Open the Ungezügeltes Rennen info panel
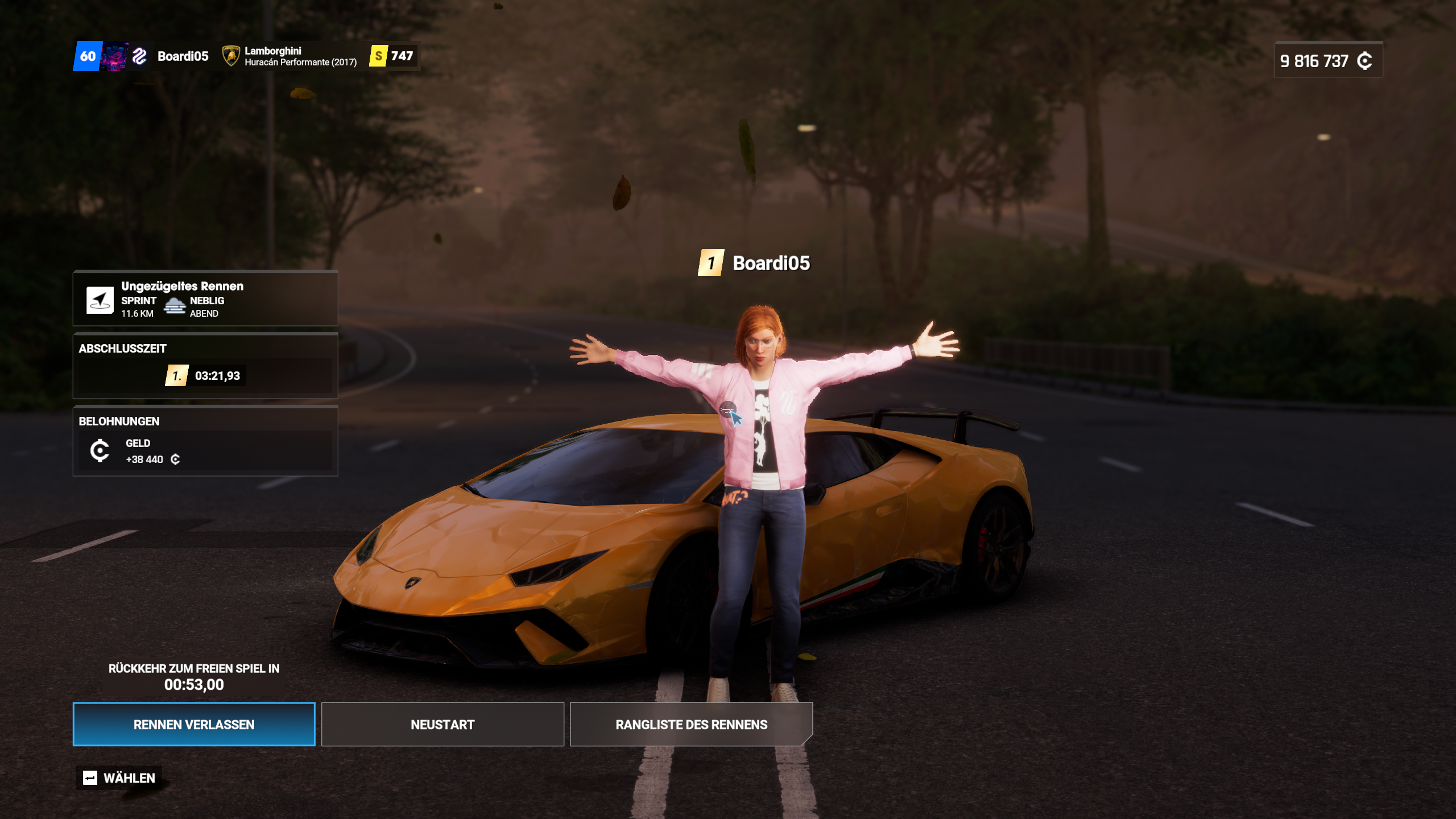The width and height of the screenshot is (1456, 819). click(x=182, y=287)
